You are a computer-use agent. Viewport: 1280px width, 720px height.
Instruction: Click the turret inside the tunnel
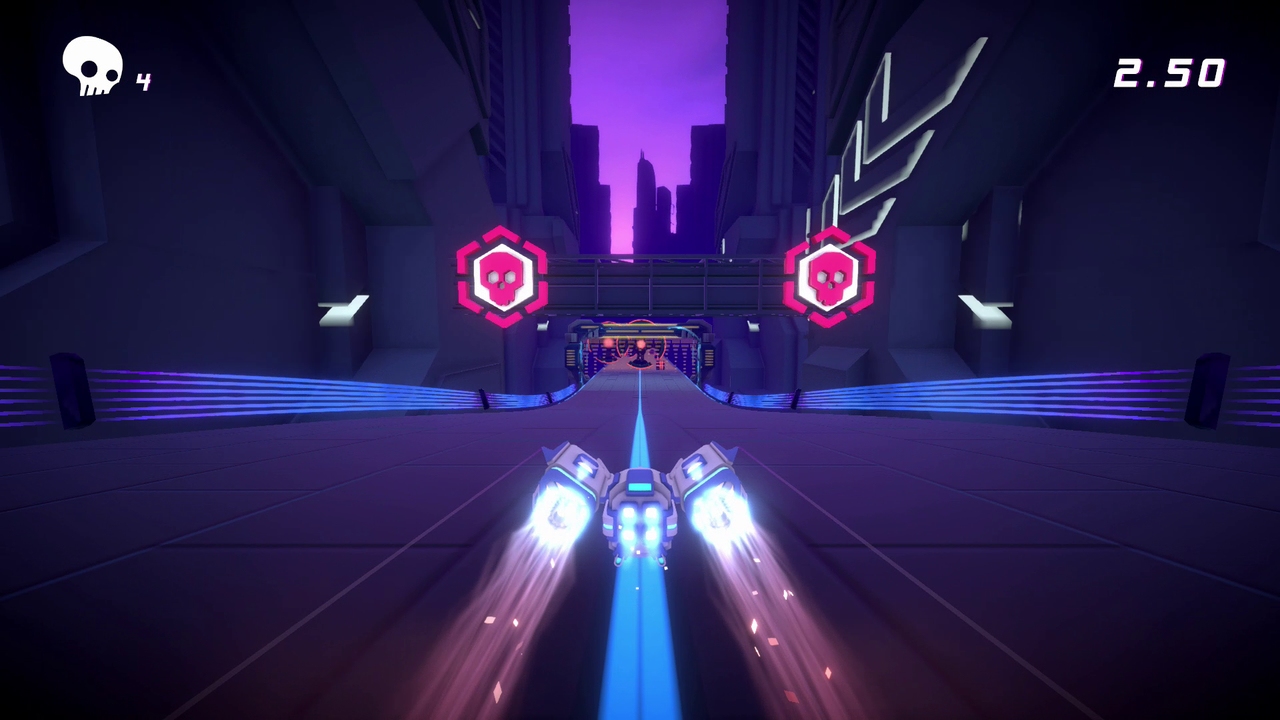[640, 356]
